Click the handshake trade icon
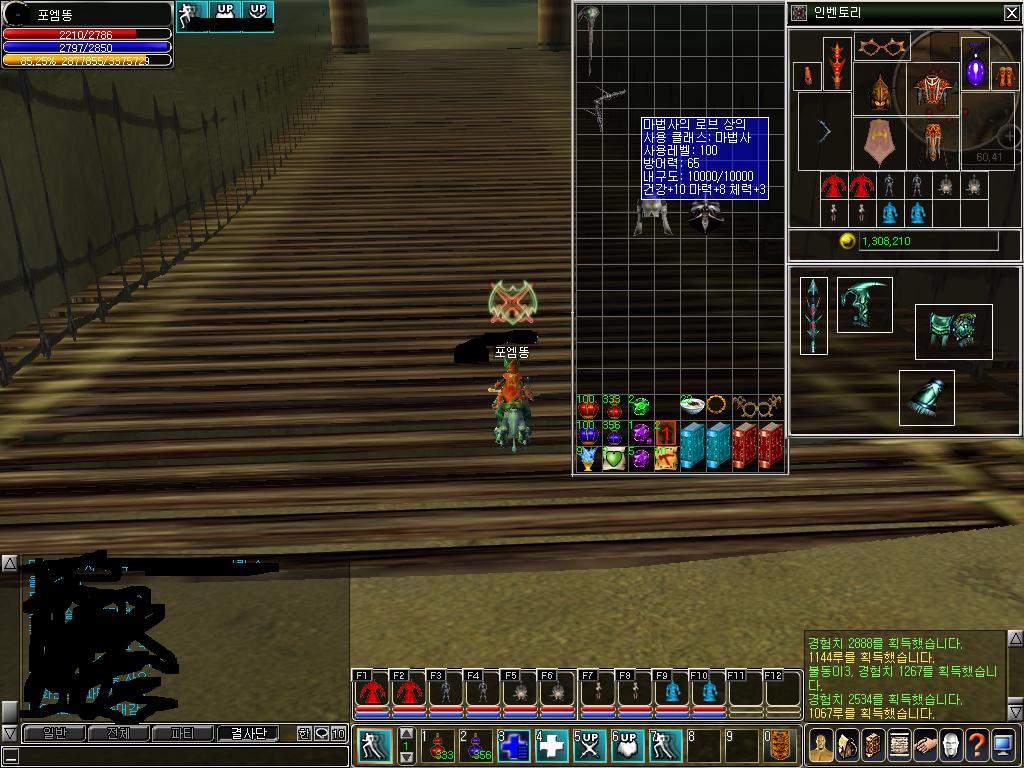 pos(925,745)
